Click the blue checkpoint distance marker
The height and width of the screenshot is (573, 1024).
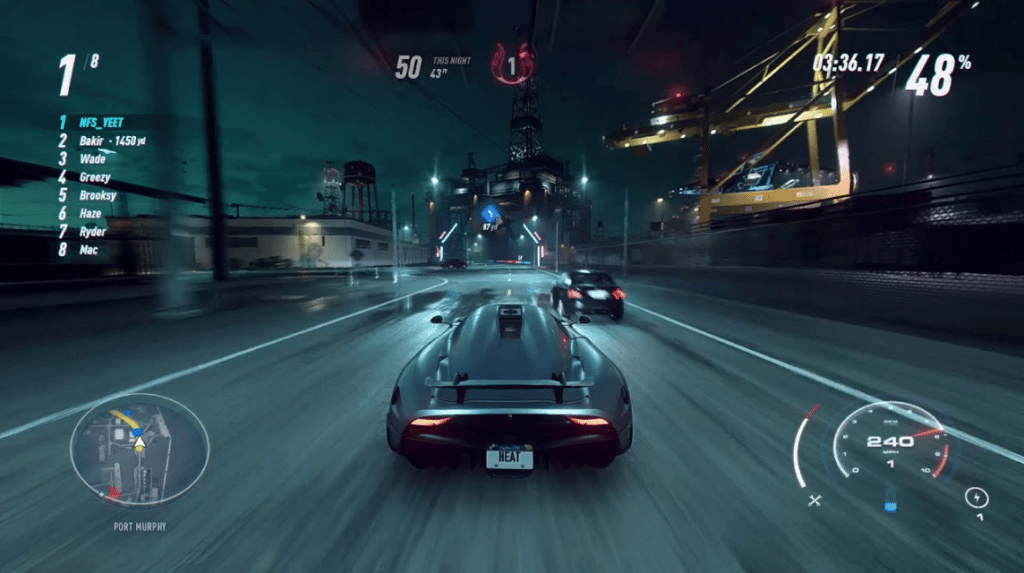pyautogui.click(x=490, y=213)
